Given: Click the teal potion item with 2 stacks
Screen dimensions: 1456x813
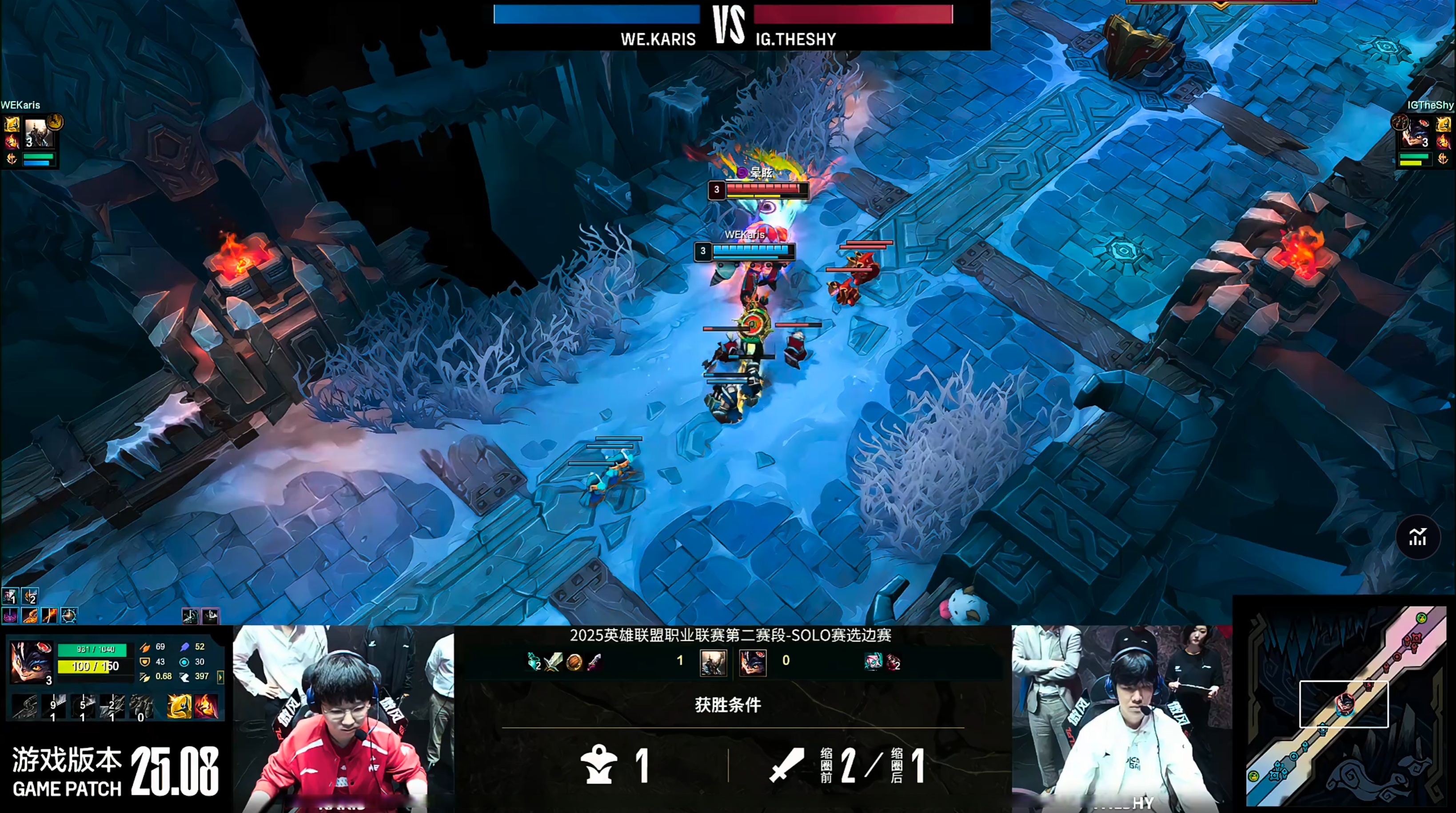Looking at the screenshot, I should [x=534, y=662].
